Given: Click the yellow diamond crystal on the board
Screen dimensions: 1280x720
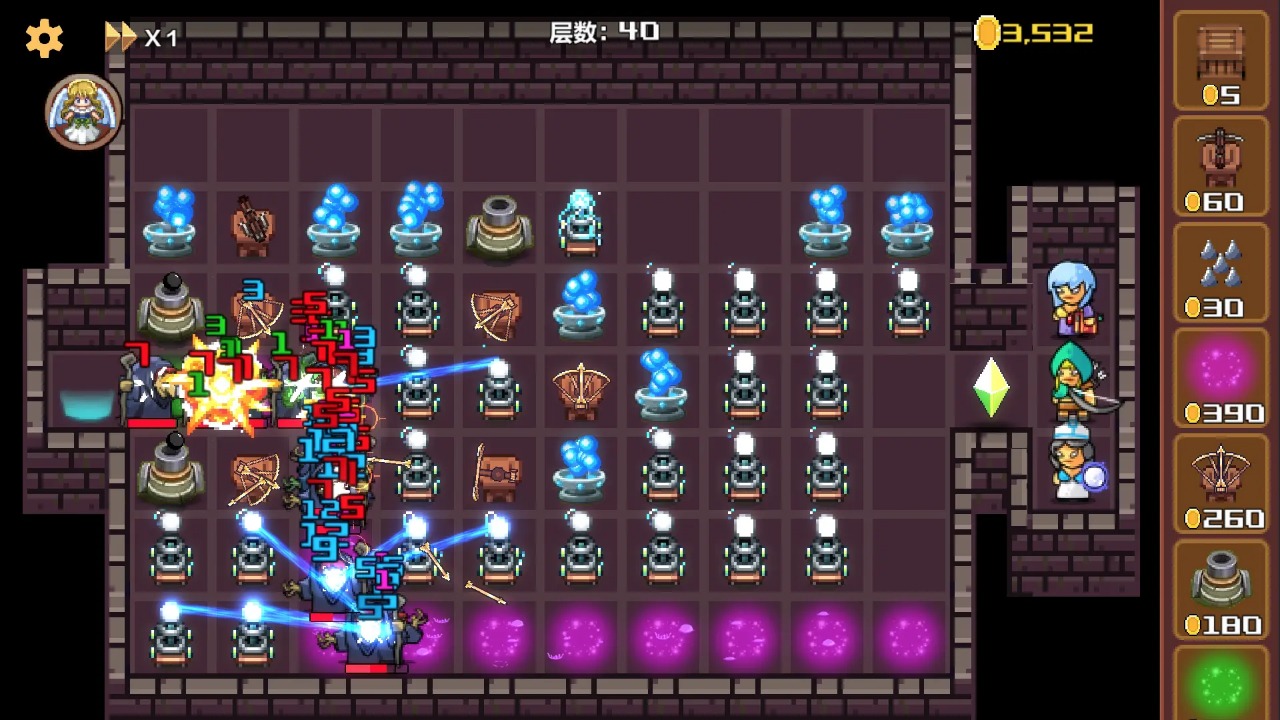Looking at the screenshot, I should point(989,388).
